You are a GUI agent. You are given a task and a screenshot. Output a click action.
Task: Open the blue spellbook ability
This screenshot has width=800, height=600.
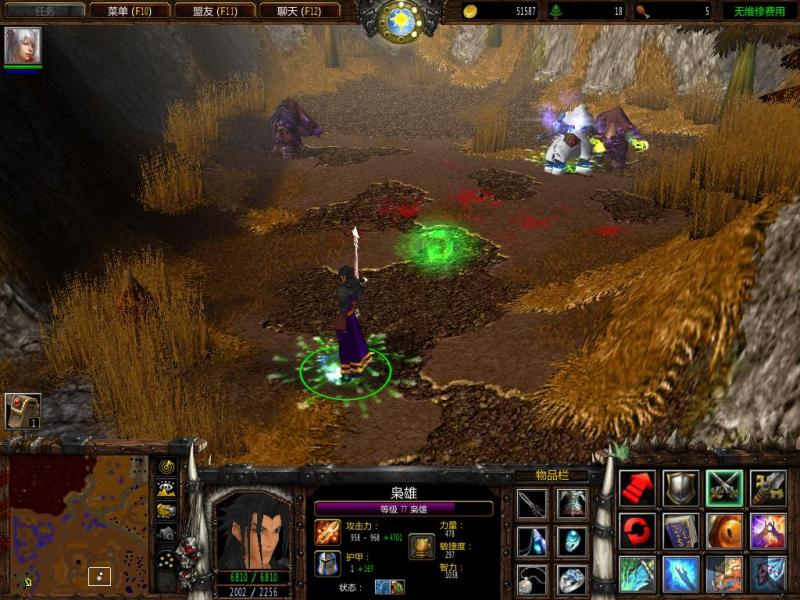[681, 531]
